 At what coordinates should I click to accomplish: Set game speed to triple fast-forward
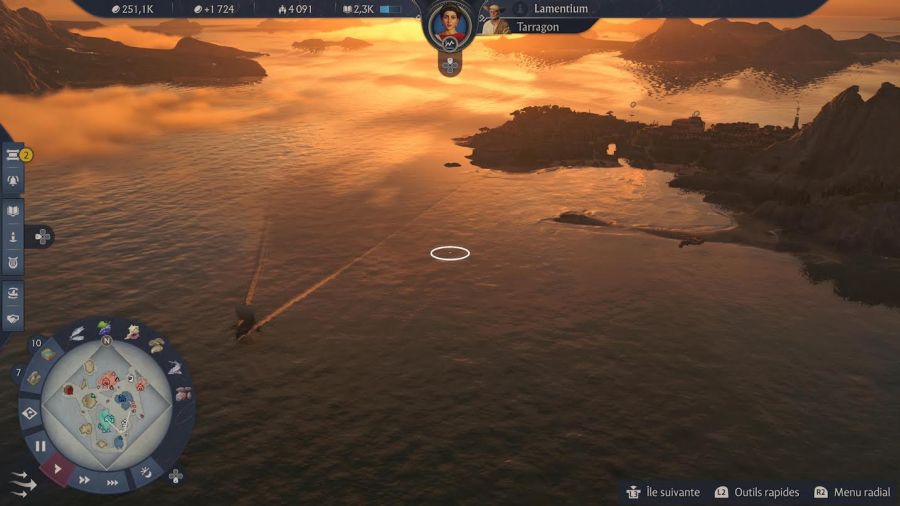coord(113,482)
